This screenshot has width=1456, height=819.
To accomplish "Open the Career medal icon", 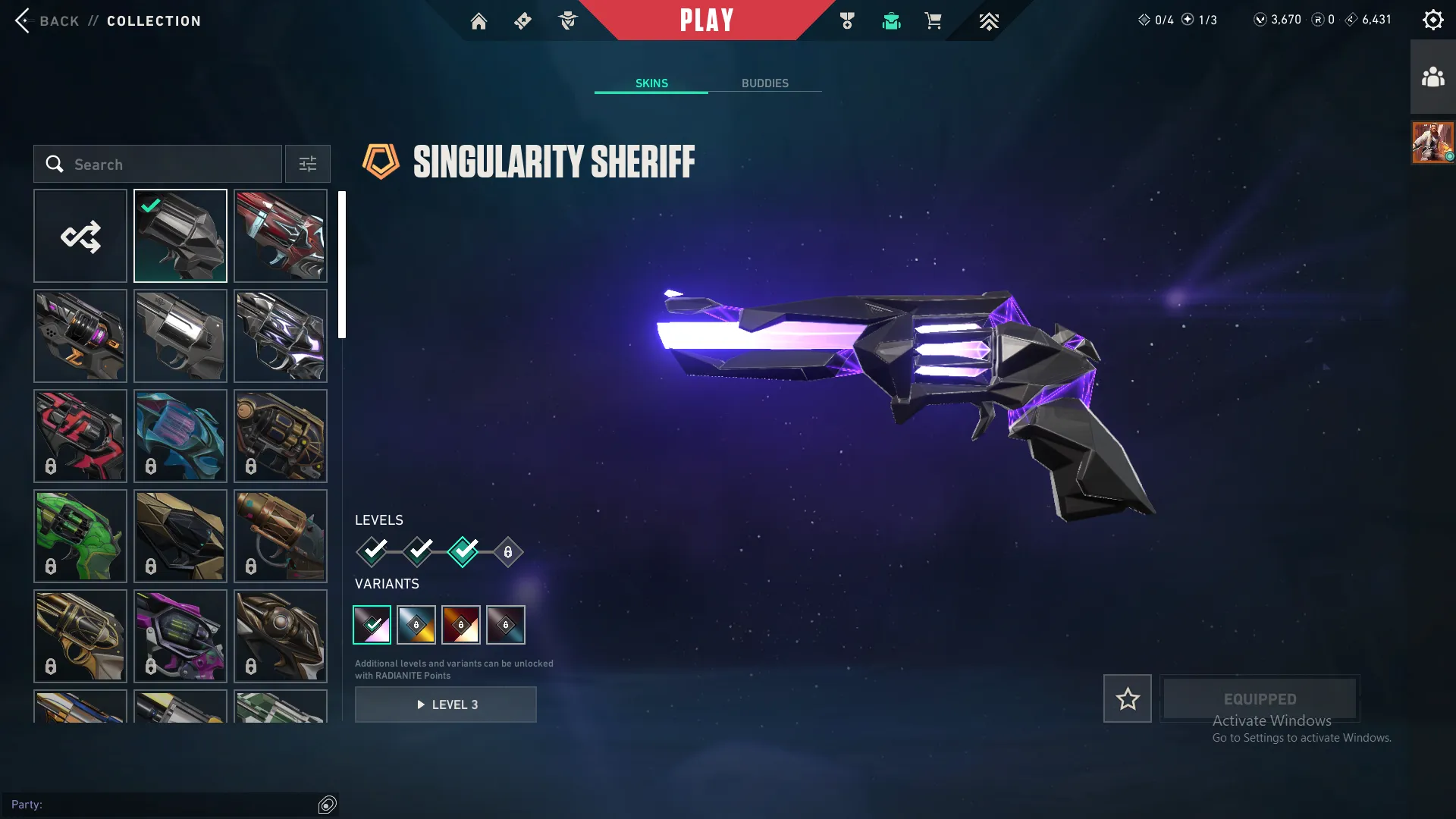I will [x=847, y=20].
